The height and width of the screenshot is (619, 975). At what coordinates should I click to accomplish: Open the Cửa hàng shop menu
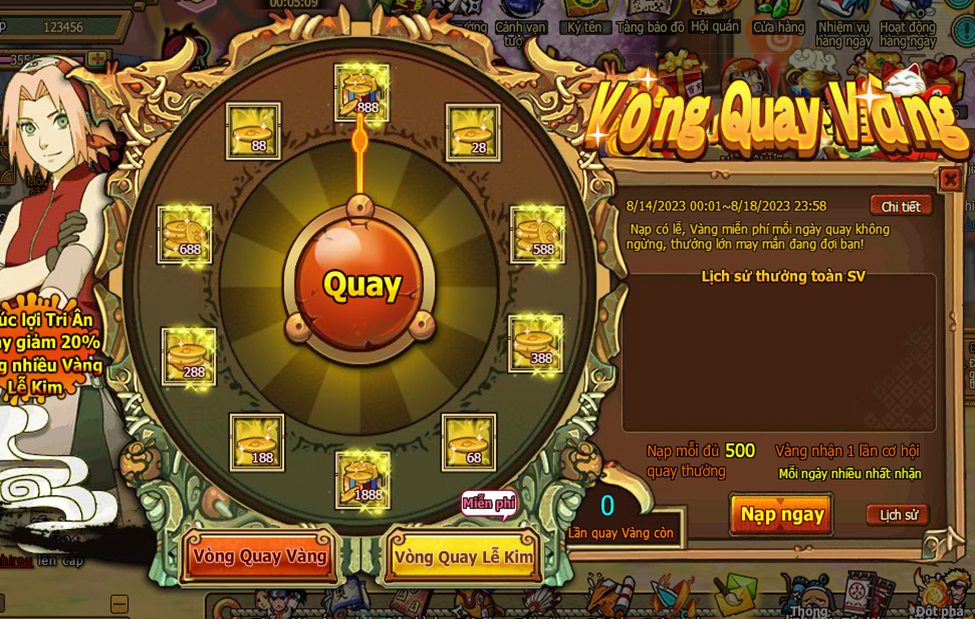[x=778, y=26]
